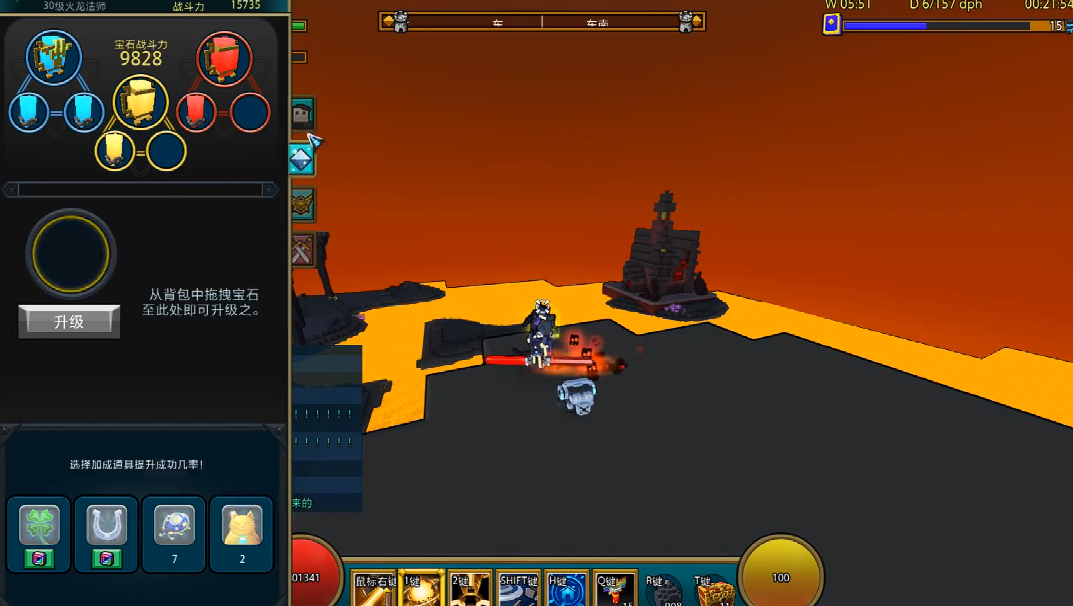Choose the small red gem slot
Screen dimensions: 1073x606
pyautogui.click(x=197, y=112)
